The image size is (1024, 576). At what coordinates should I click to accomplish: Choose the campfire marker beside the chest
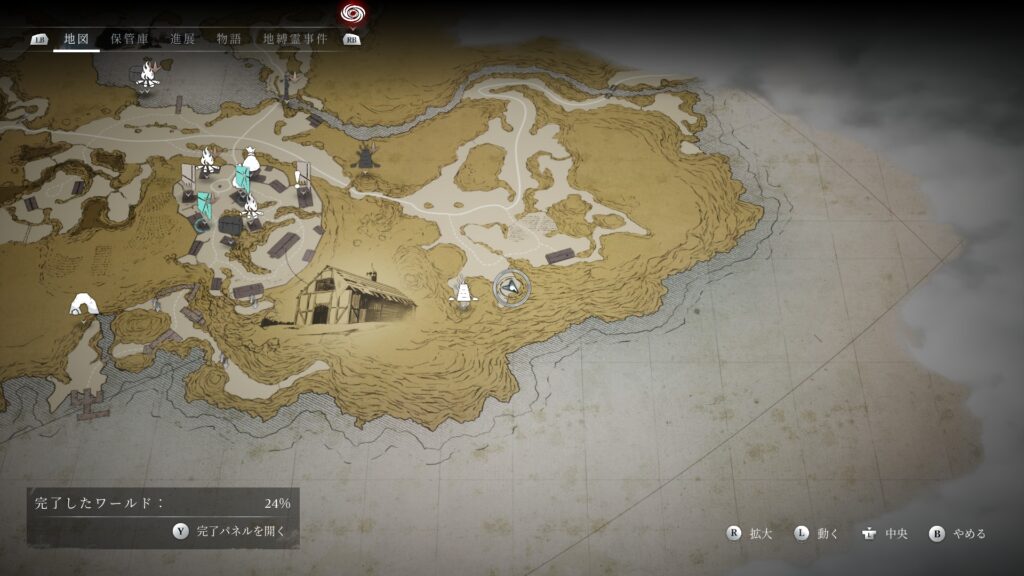coord(250,207)
